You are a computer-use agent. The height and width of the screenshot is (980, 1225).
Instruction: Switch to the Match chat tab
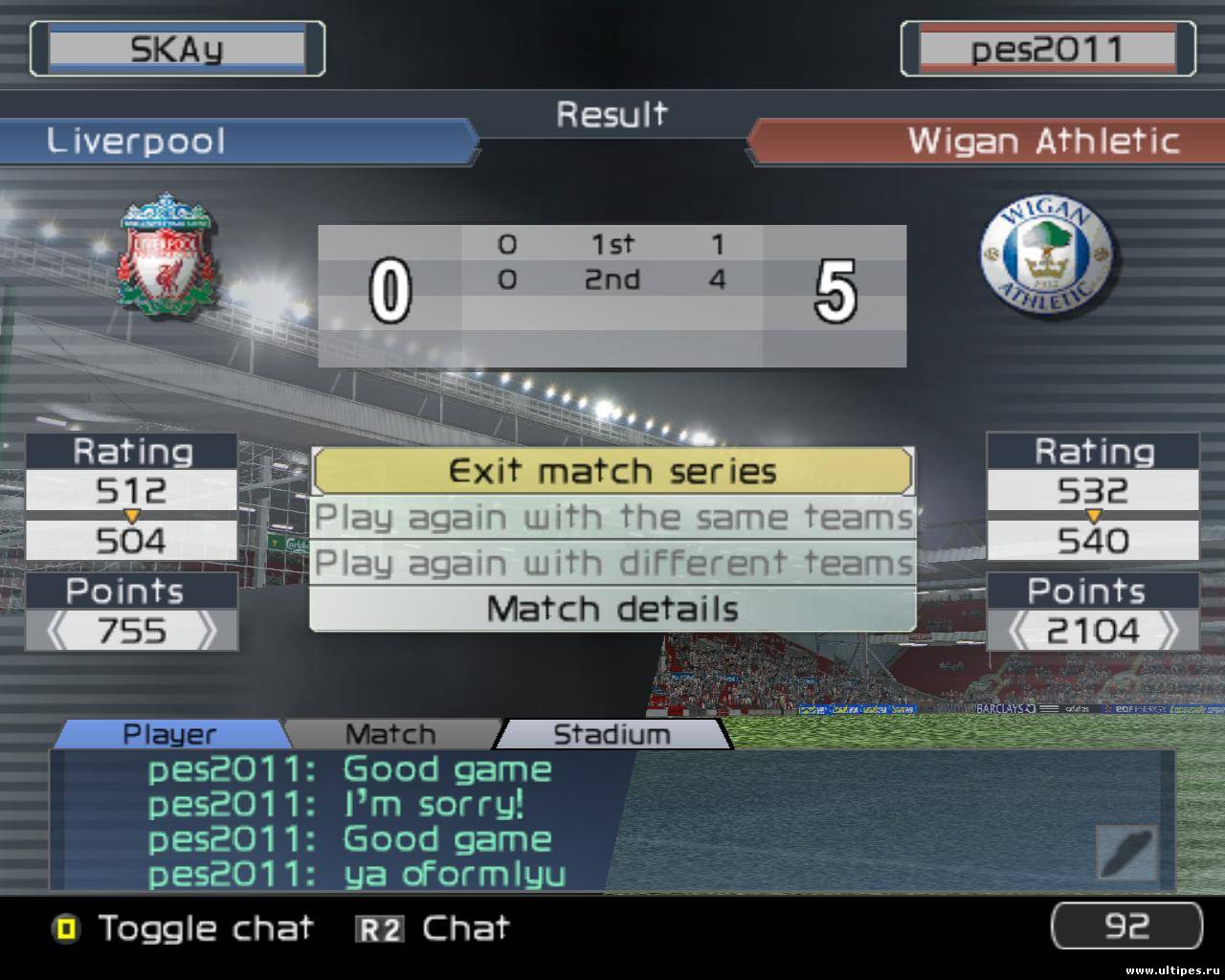pos(390,734)
